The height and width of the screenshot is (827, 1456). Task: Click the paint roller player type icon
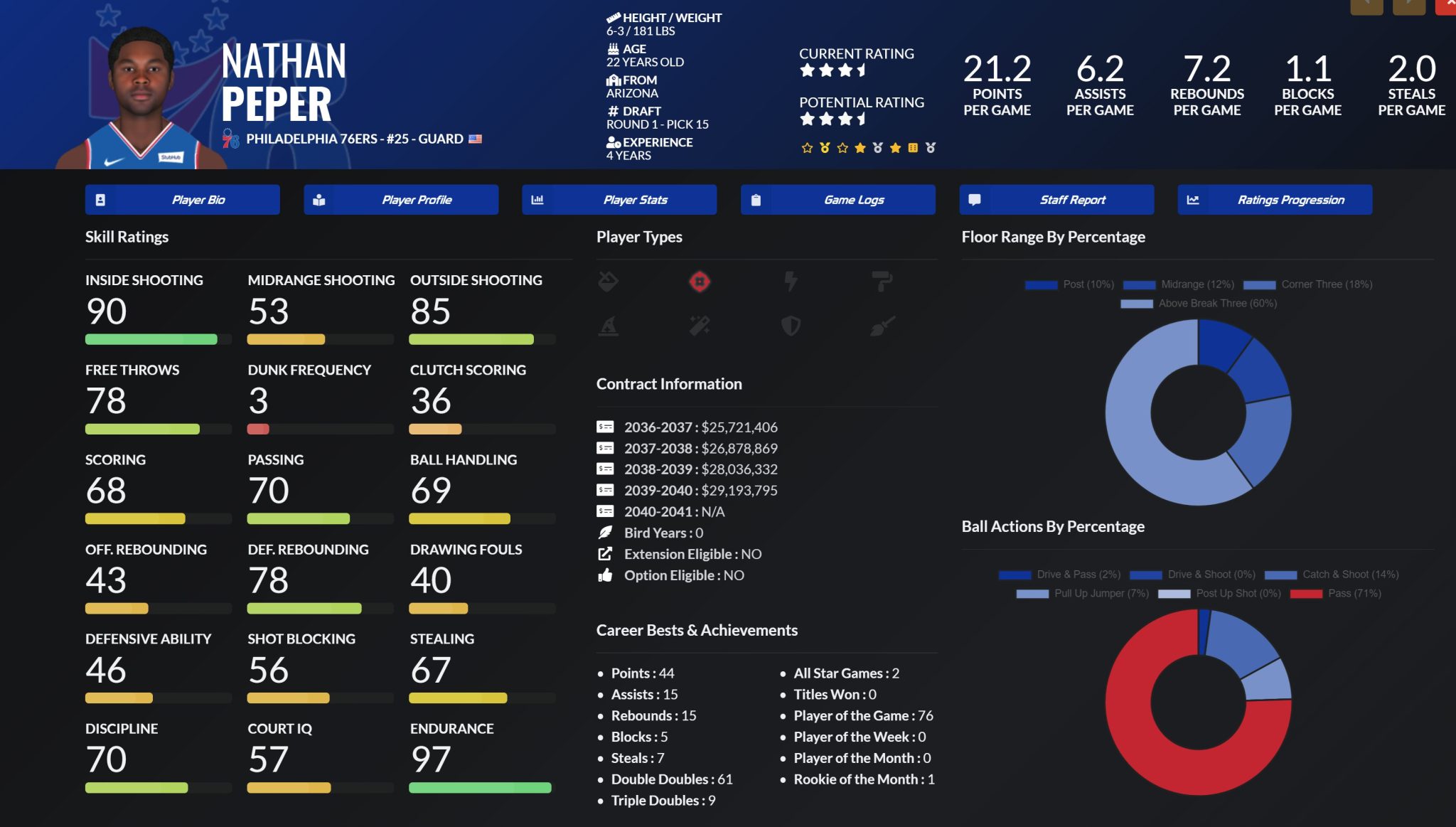tap(882, 282)
